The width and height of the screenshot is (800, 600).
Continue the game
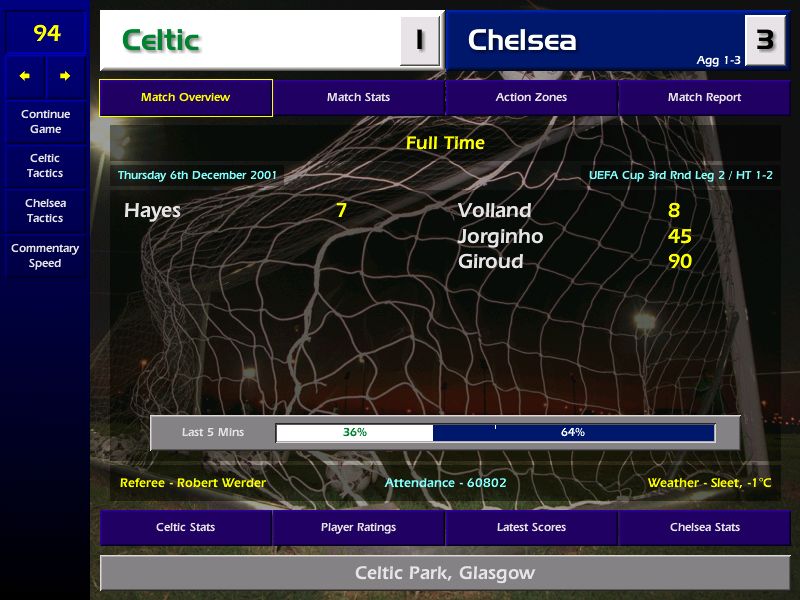45,121
